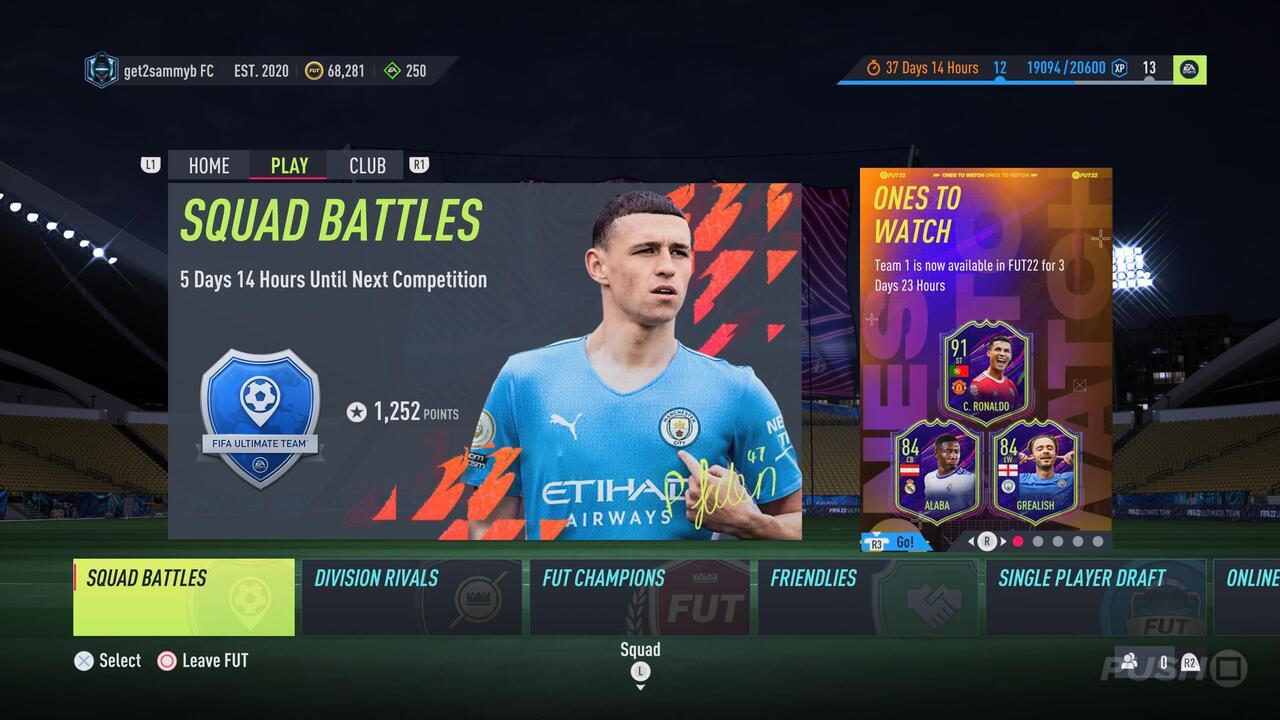The image size is (1280, 720).
Task: Click the left arrow of the promo carousel
Action: coord(969,541)
